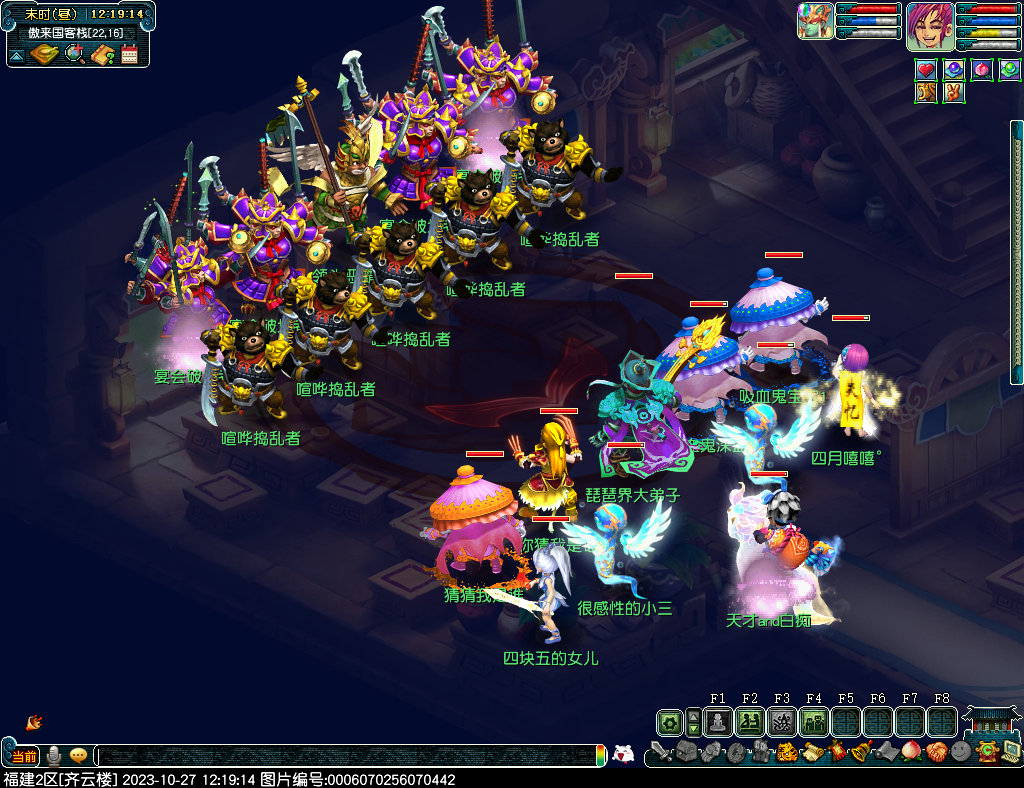Select the victory hand gesture buff icon
Screen dimensions: 1024x788
tap(954, 93)
